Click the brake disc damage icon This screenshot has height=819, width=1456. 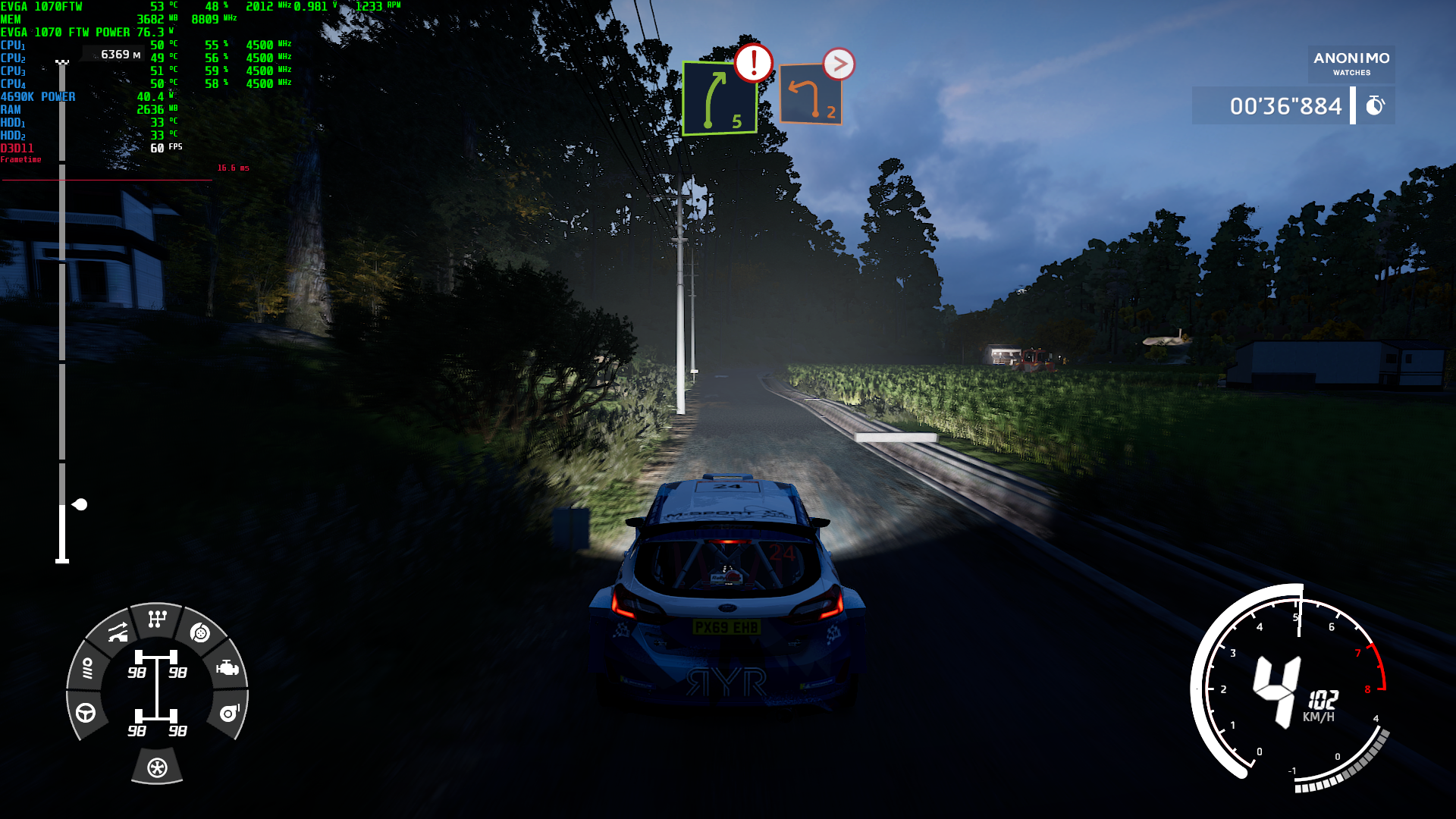point(200,633)
